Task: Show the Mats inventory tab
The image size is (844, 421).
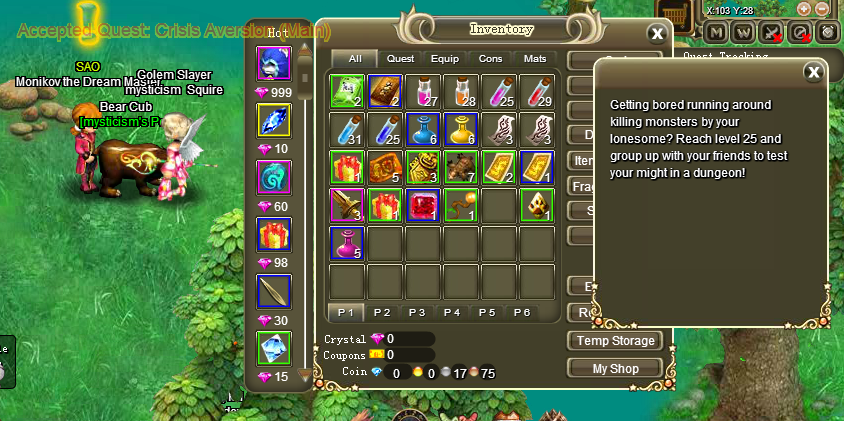Action: (x=534, y=59)
